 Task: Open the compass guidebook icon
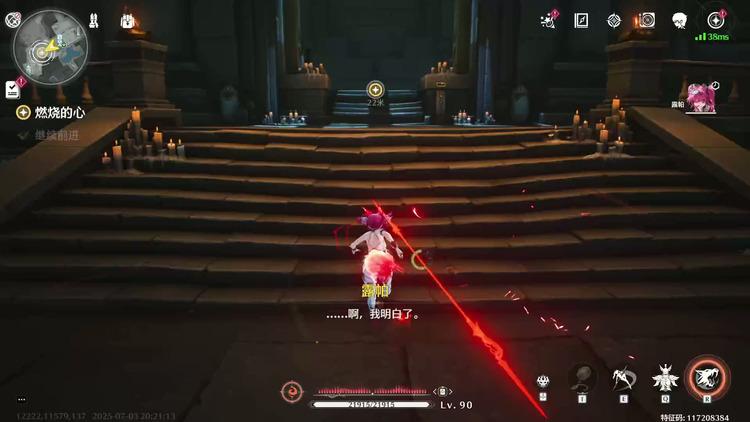(581, 20)
